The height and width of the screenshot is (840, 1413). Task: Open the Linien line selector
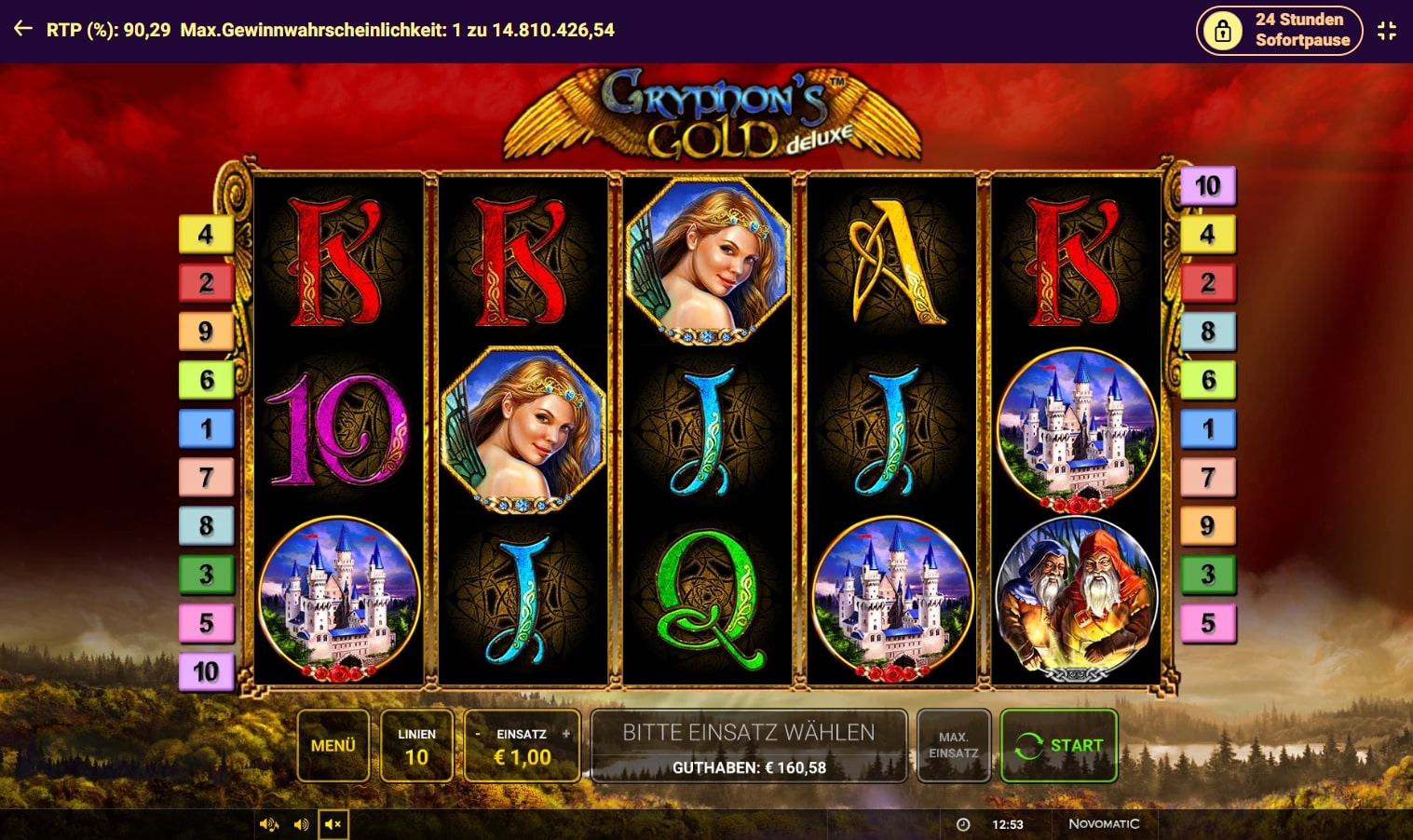pos(416,746)
